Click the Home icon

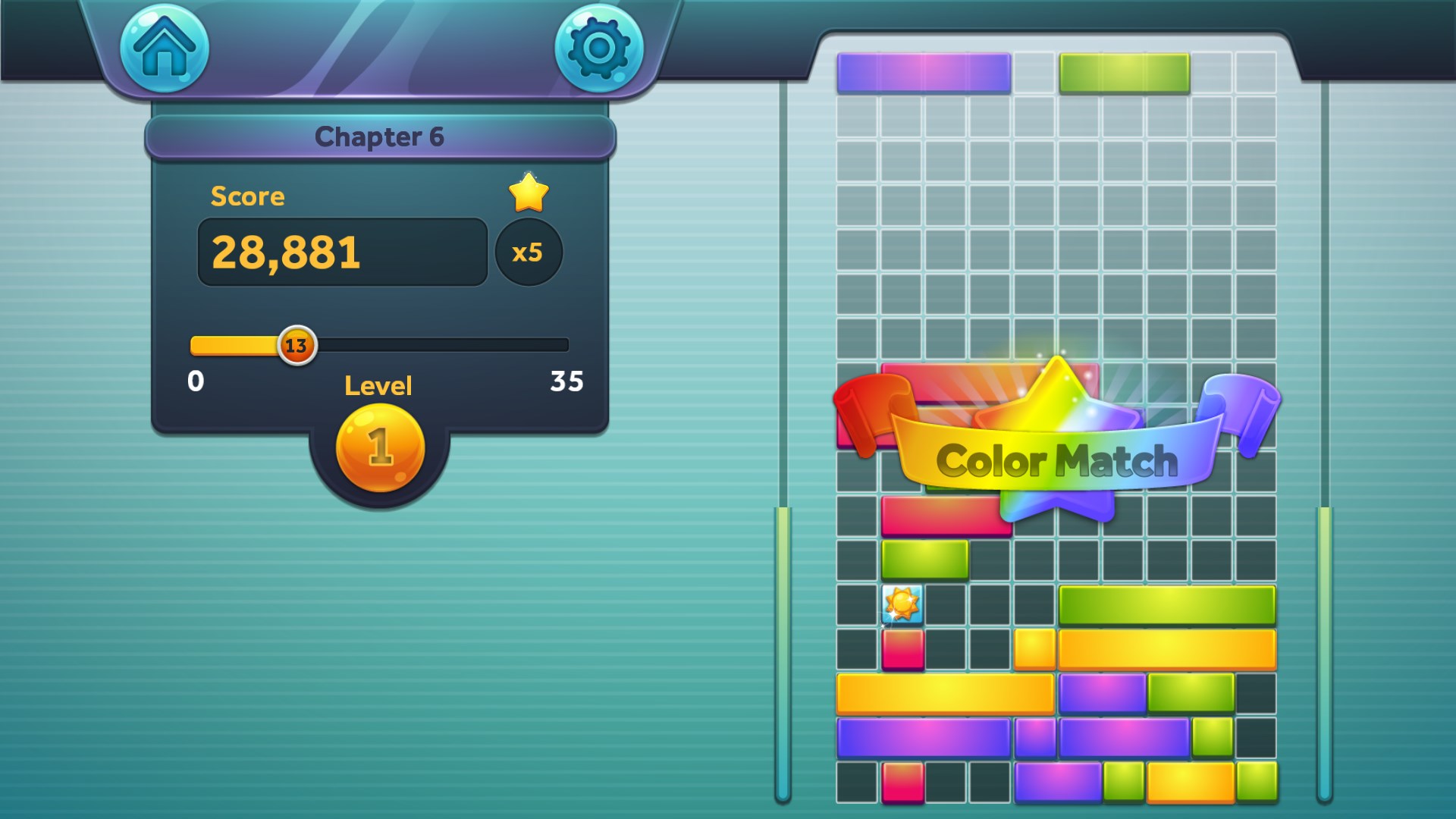tap(163, 48)
